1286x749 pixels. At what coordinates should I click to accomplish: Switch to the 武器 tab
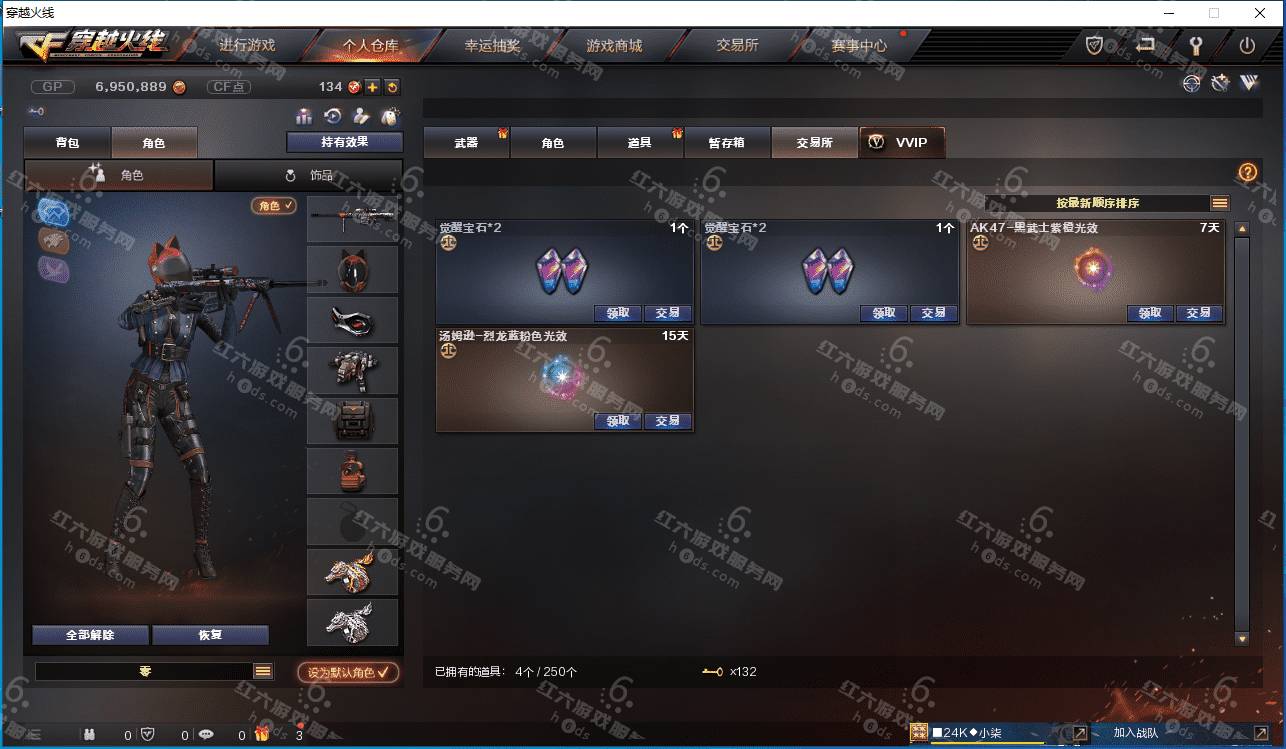[x=466, y=143]
